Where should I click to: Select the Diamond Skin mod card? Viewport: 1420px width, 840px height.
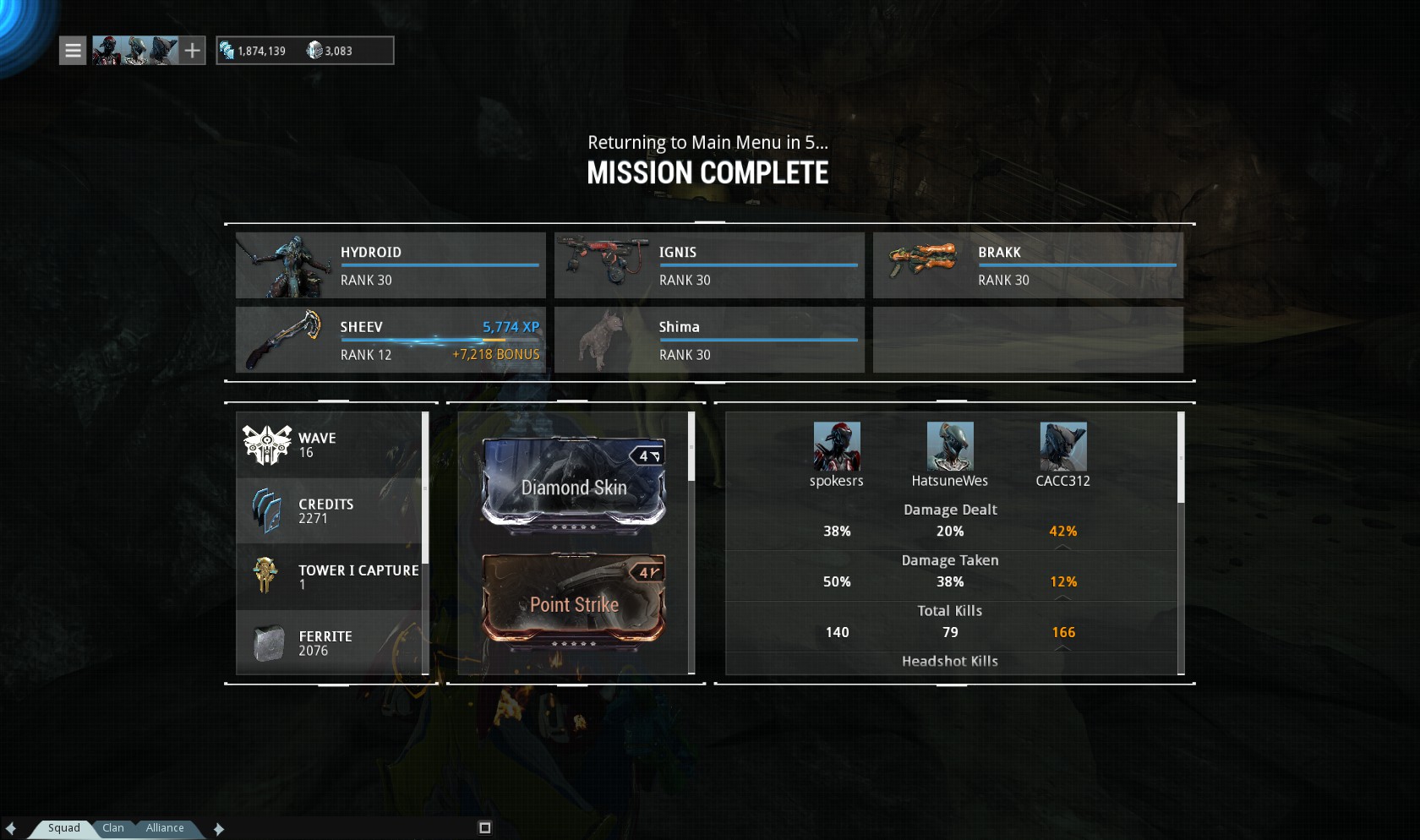(574, 486)
